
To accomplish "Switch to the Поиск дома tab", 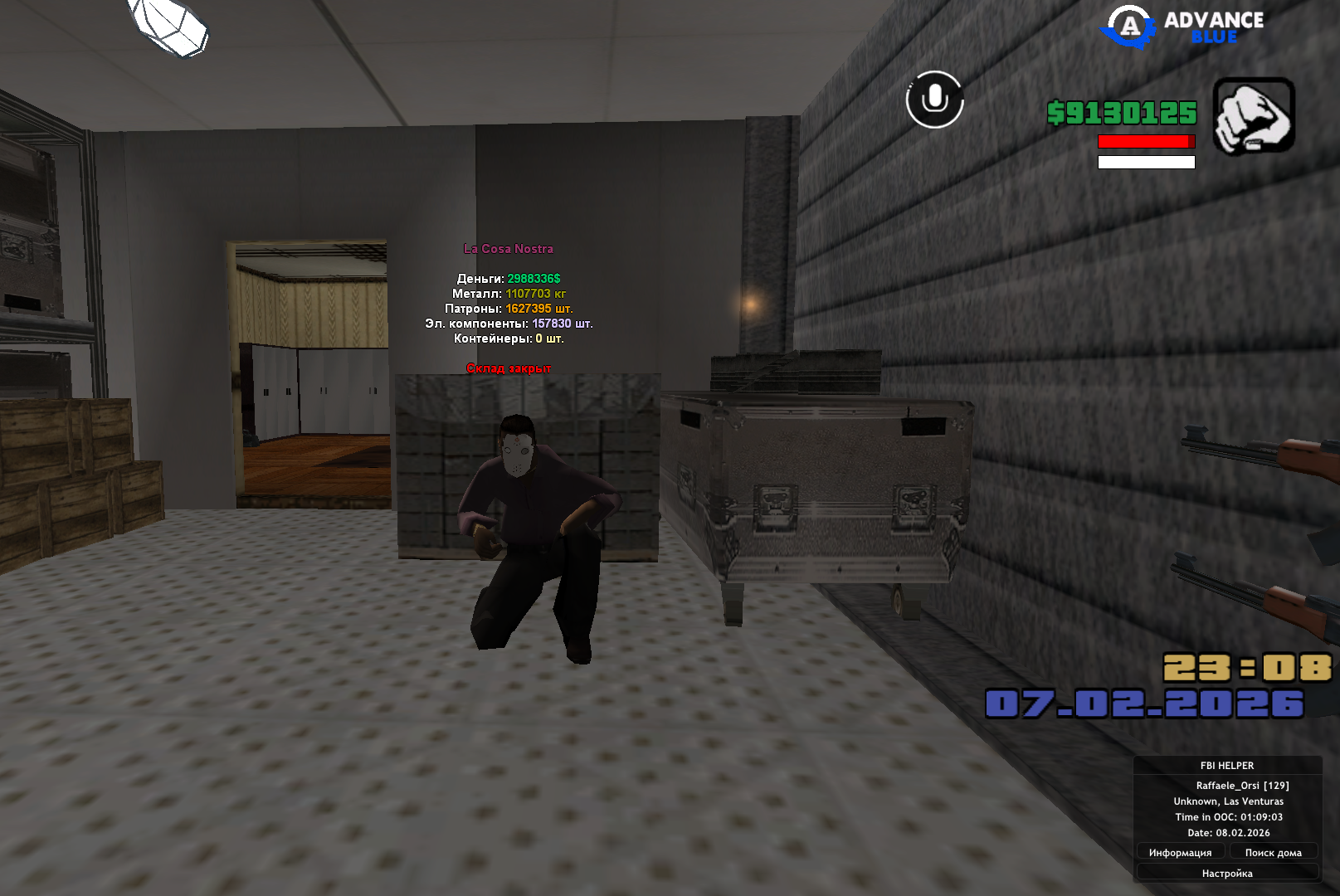I will click(x=1274, y=852).
